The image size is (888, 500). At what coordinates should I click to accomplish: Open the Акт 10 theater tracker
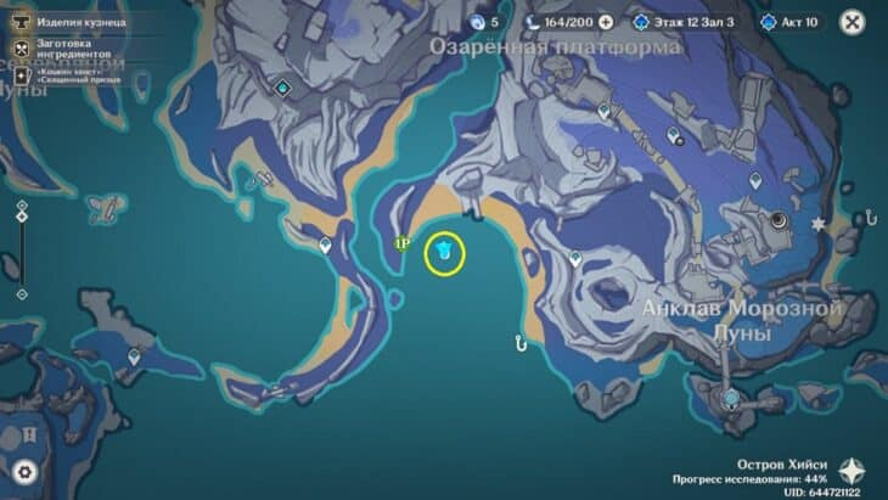pos(790,21)
